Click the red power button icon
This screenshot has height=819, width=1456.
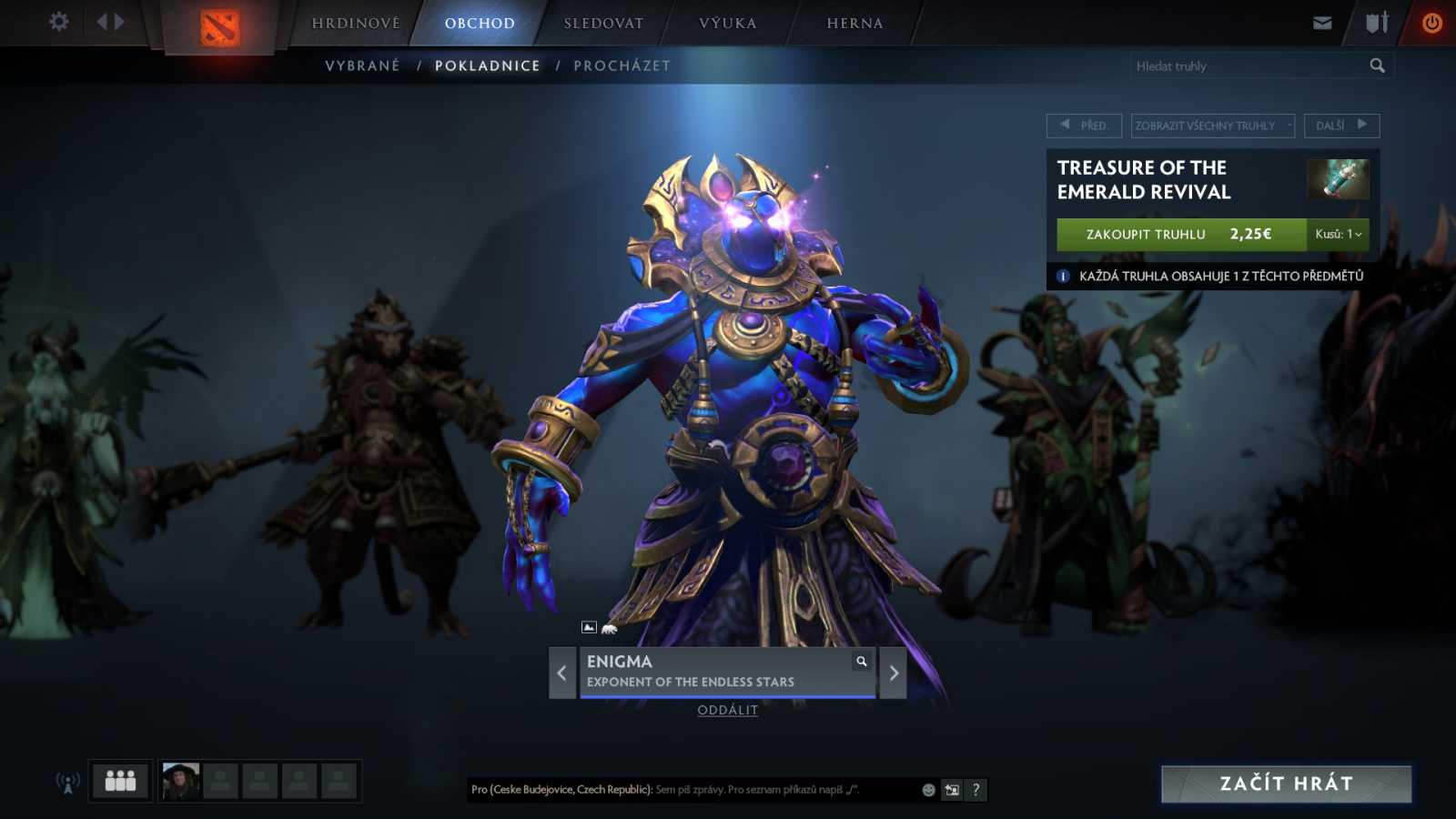1432,22
